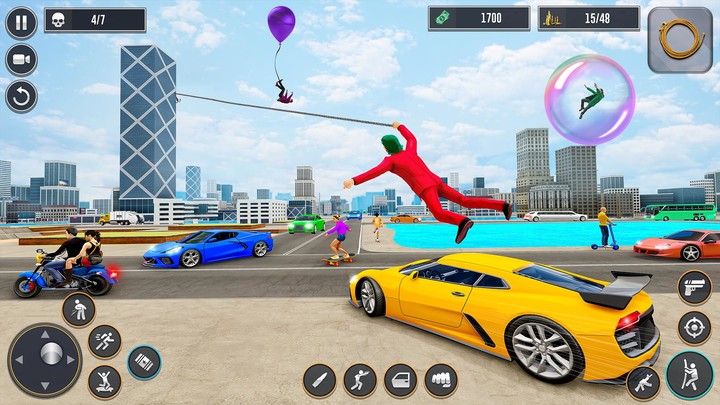The width and height of the screenshot is (720, 405).
Task: Switch the camera view
Action: [21, 59]
